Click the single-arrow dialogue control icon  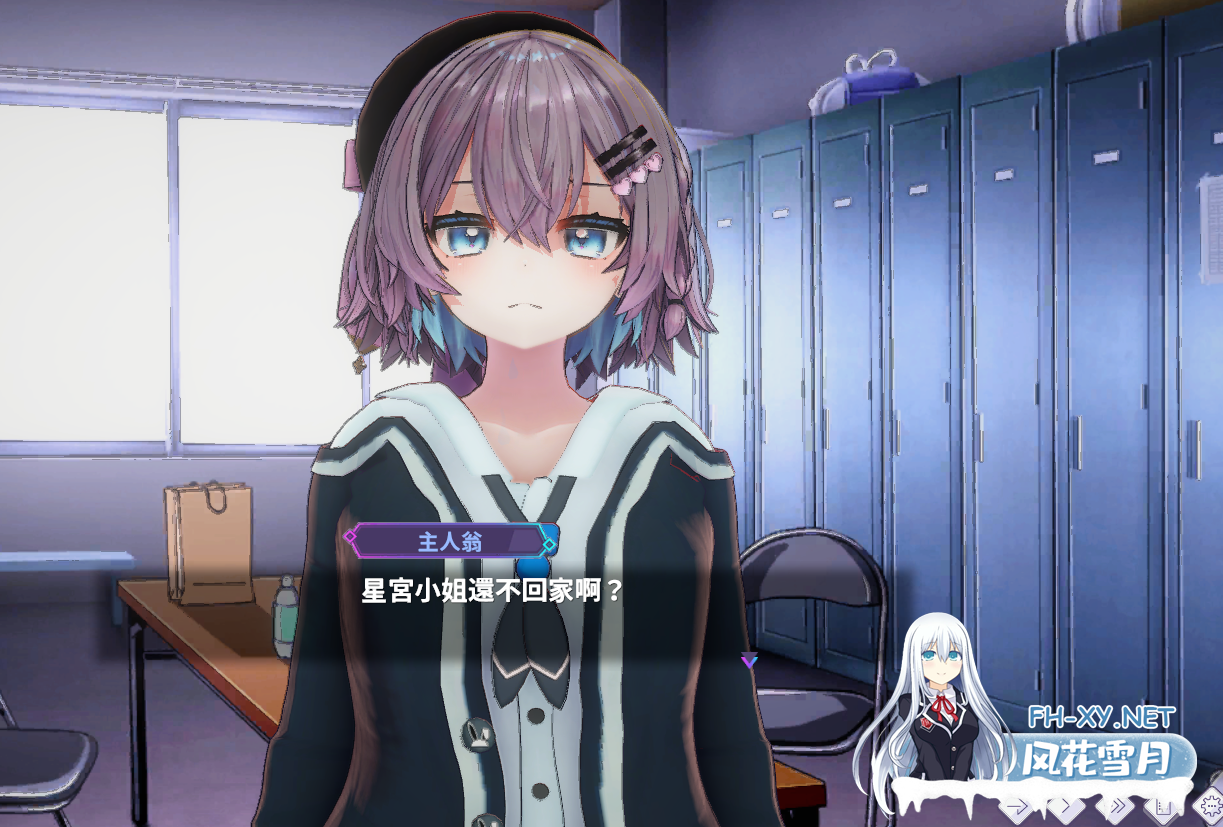(x=1018, y=806)
